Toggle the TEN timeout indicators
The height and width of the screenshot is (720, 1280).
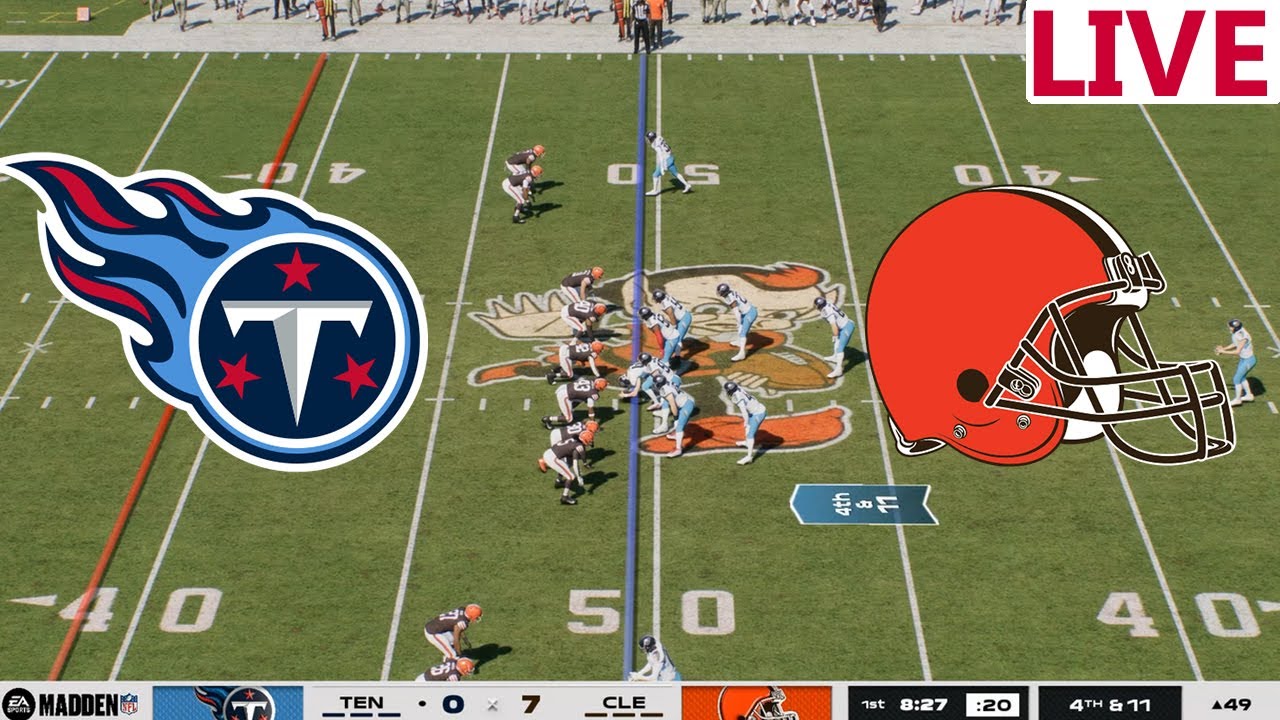pyautogui.click(x=360, y=714)
